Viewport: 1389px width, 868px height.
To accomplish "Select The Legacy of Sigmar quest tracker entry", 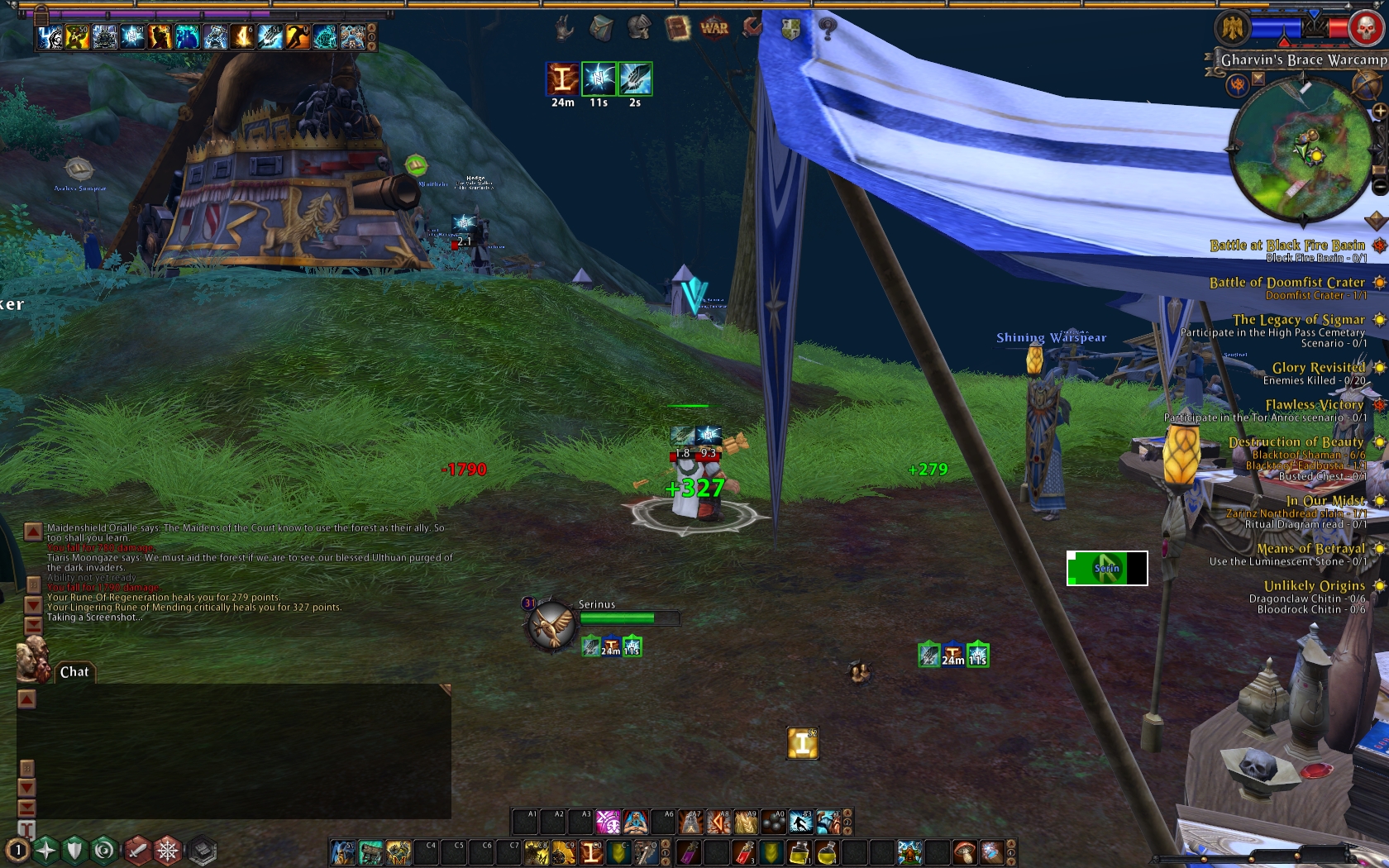I will 1298,320.
